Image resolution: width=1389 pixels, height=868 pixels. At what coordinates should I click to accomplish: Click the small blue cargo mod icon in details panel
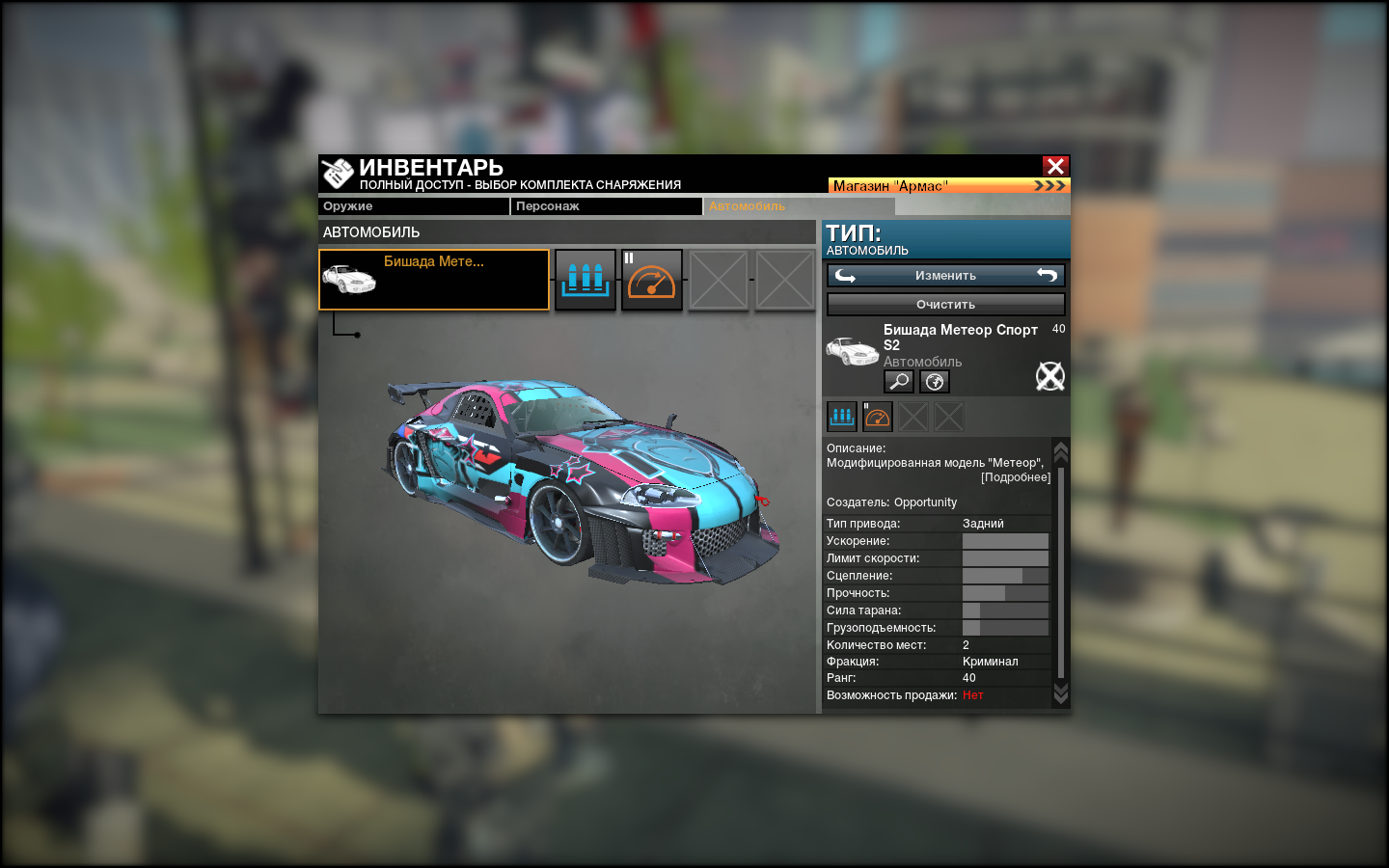[x=842, y=417]
